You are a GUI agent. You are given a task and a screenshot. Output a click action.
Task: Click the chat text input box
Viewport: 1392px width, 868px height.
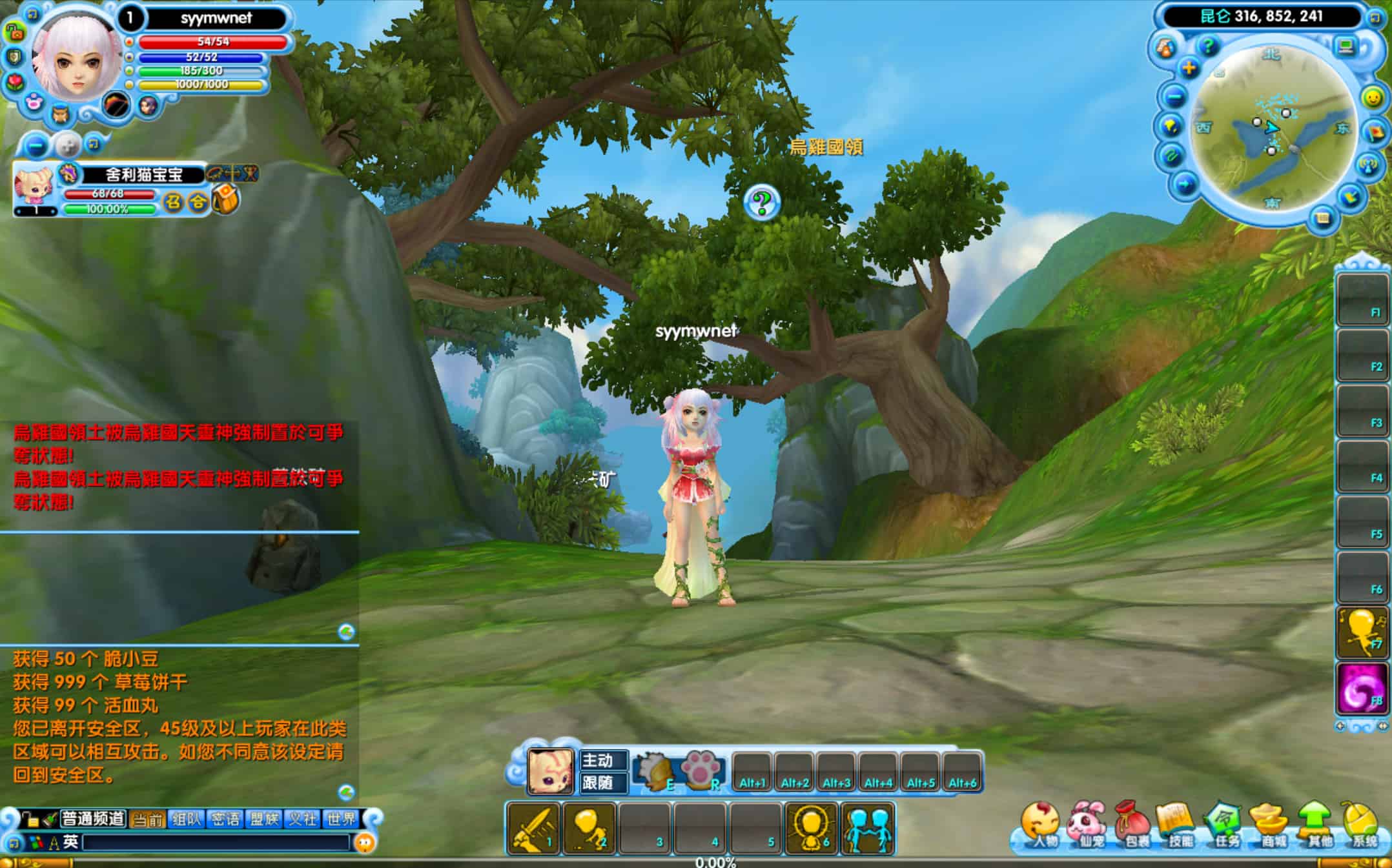click(x=216, y=842)
